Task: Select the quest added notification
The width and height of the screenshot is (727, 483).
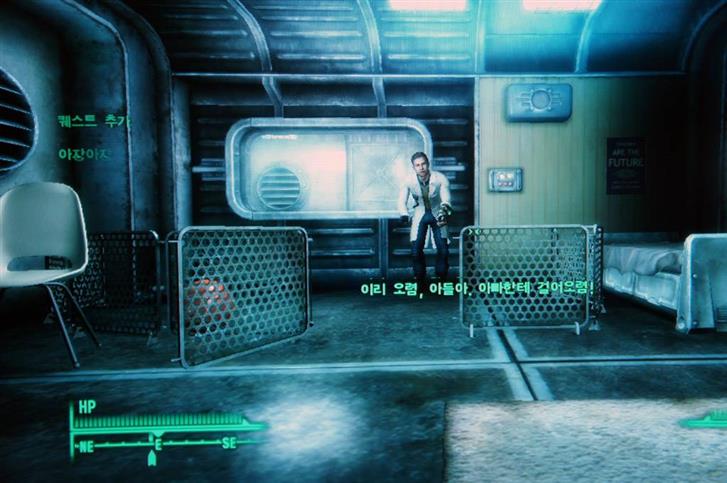Action: (x=94, y=121)
